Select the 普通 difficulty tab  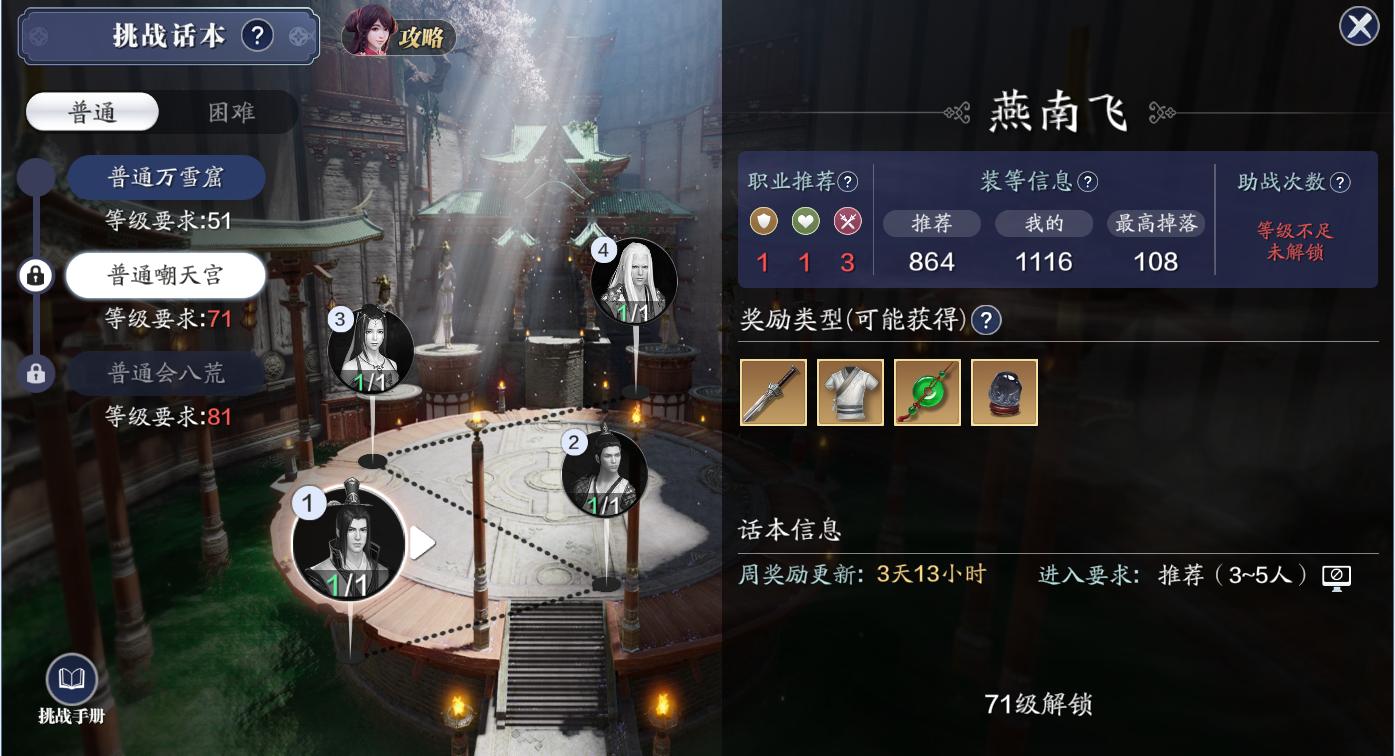tap(93, 112)
